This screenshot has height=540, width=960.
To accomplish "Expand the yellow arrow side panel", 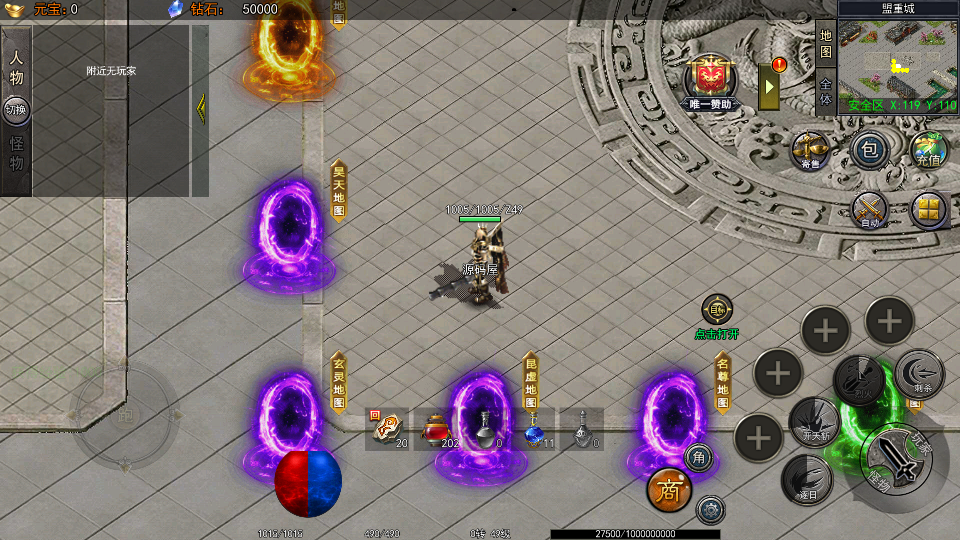I will point(770,87).
